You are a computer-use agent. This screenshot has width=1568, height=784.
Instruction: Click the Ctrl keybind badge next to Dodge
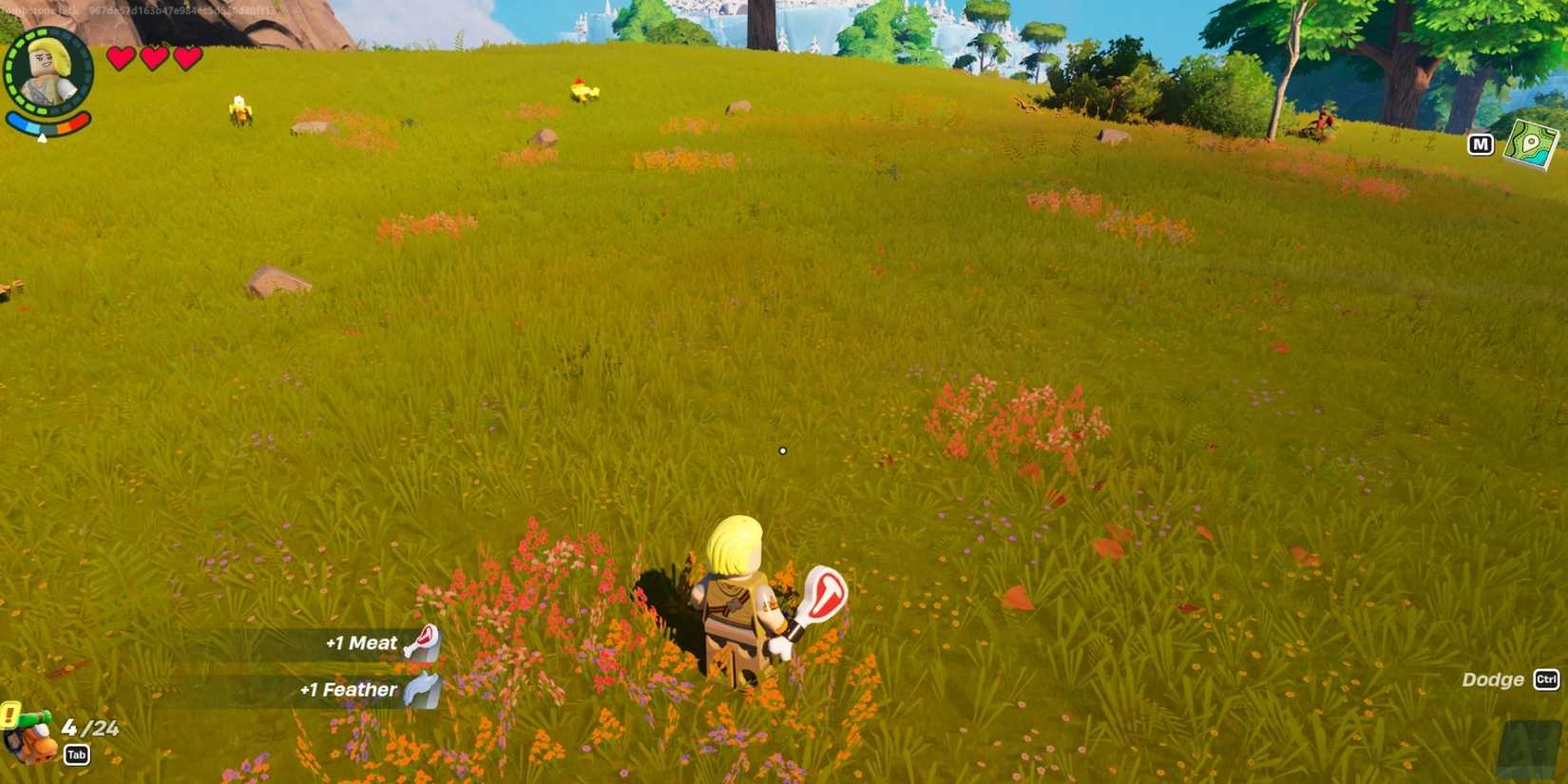coord(1547,679)
